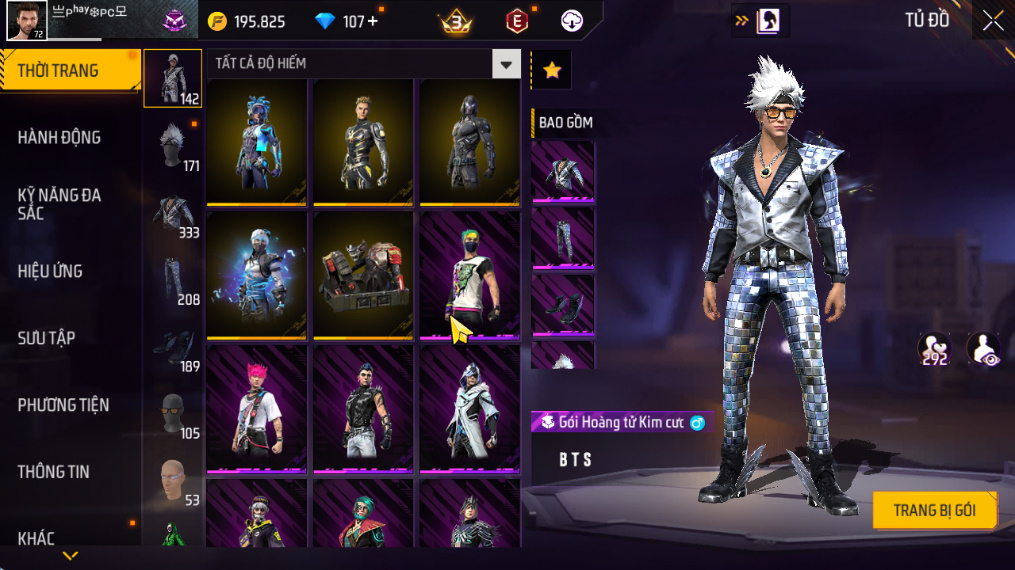Viewport: 1015px width, 570px height.
Task: Click the Trang Bị Gói button
Action: click(935, 510)
